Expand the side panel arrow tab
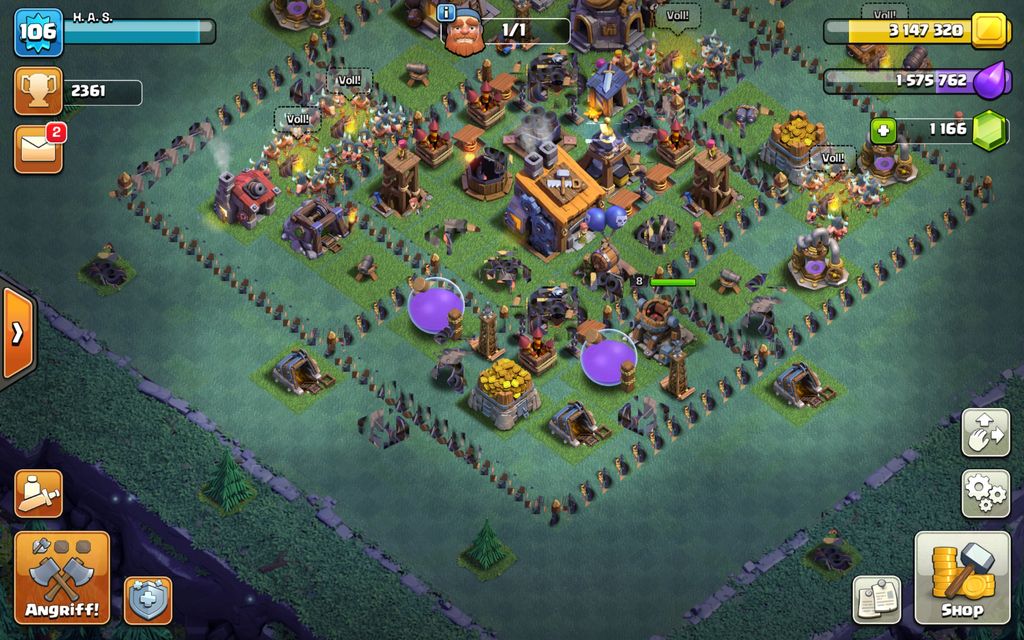Image resolution: width=1024 pixels, height=640 pixels. (x=17, y=333)
